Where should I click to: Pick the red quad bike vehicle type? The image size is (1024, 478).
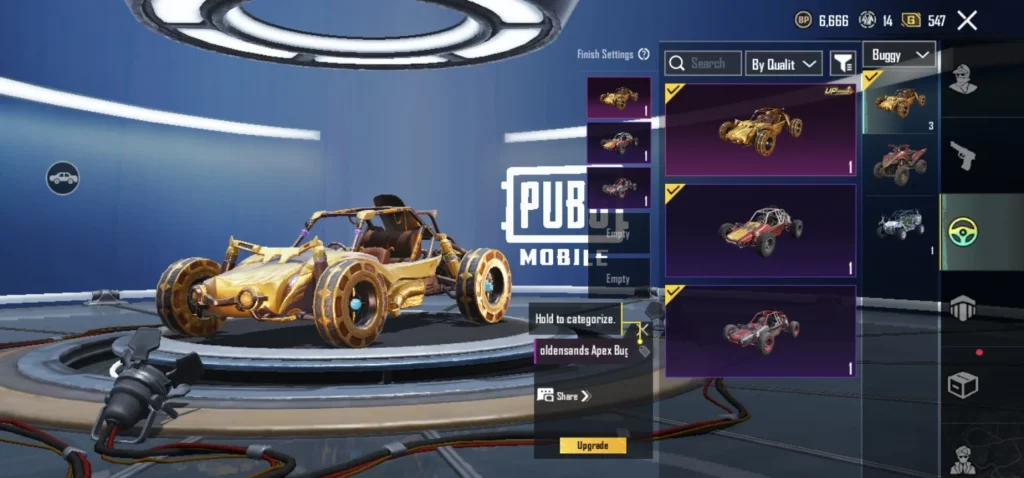click(900, 162)
